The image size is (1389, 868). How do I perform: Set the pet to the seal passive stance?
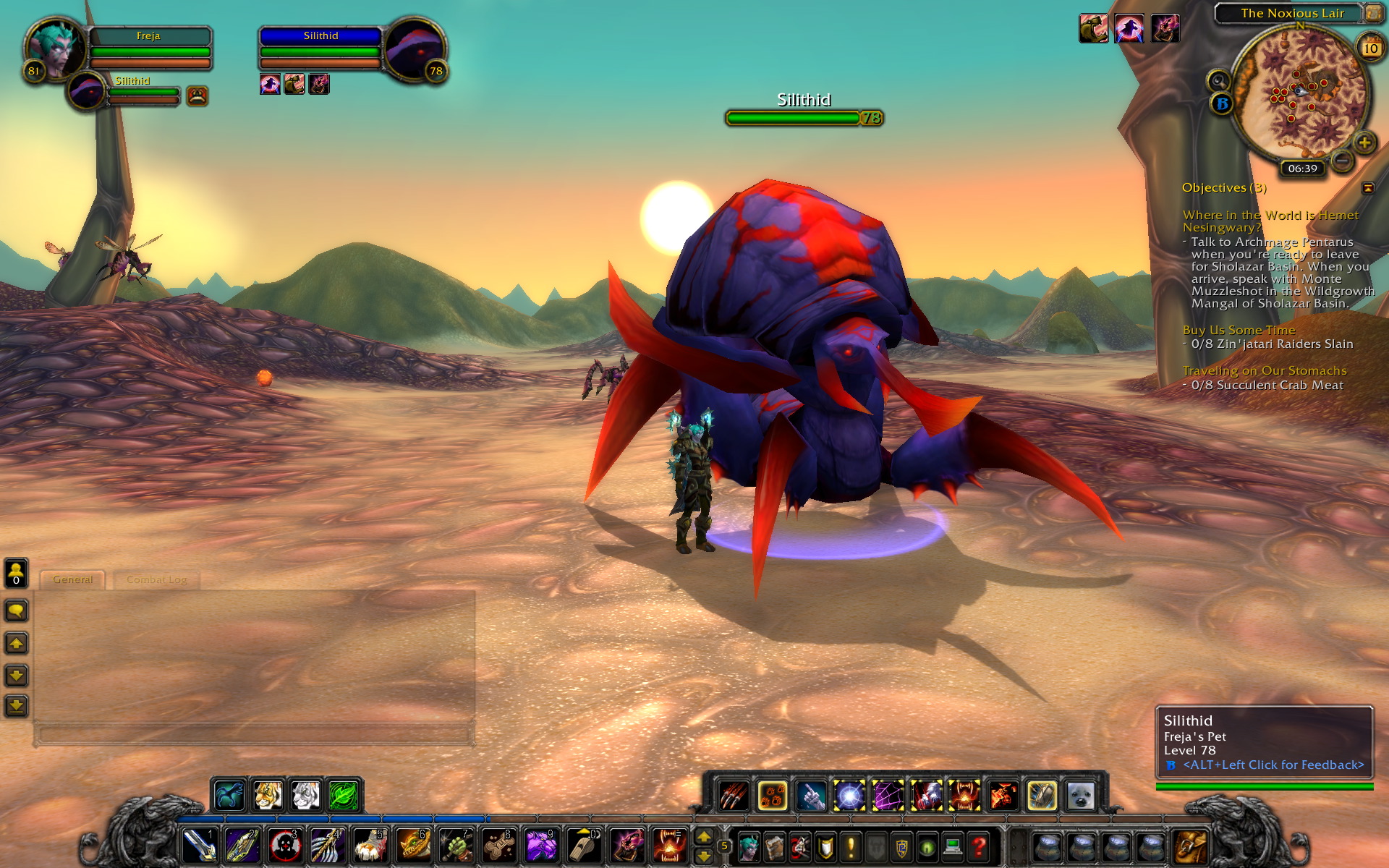(1081, 796)
